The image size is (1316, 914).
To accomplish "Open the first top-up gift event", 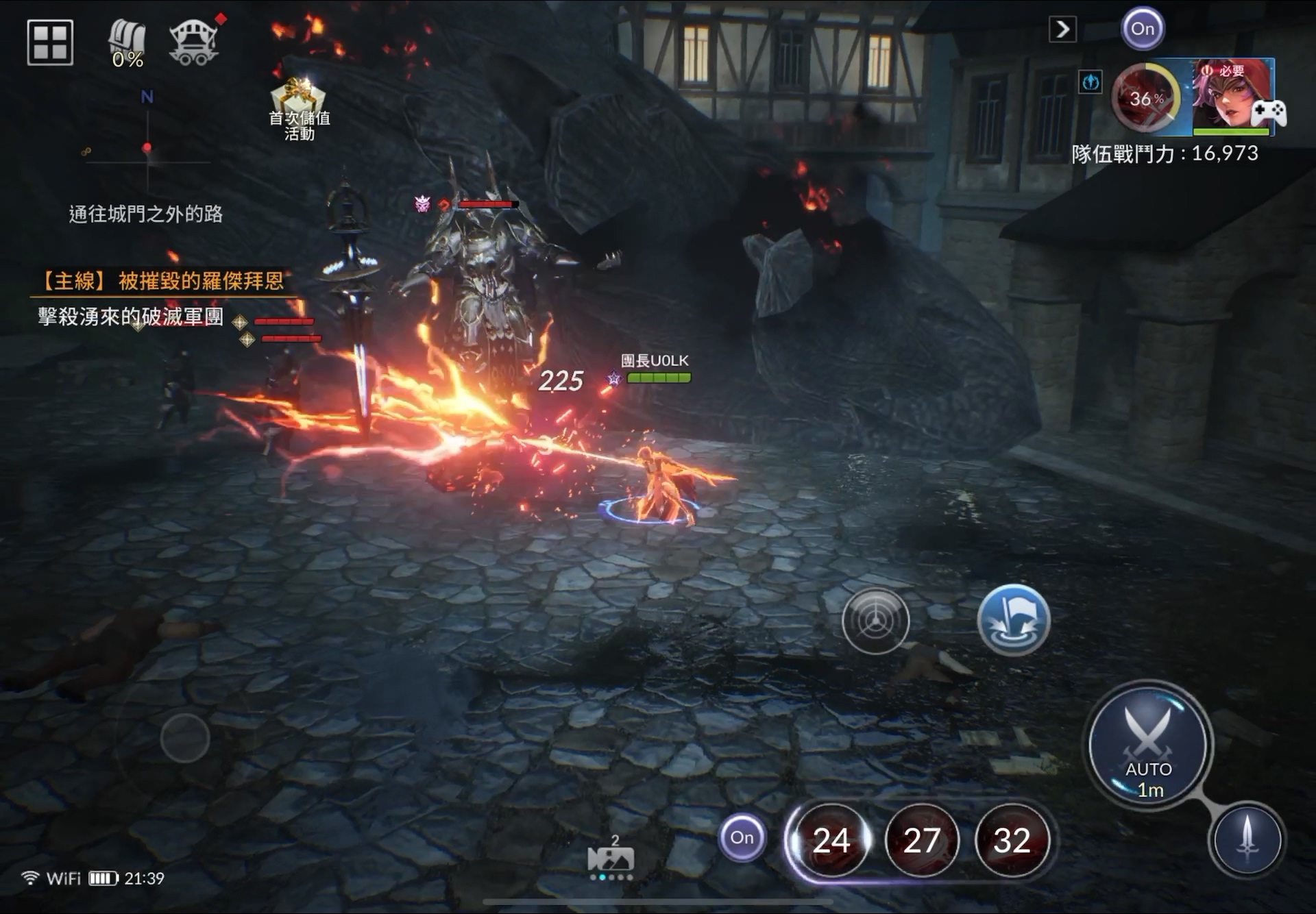I will click(x=299, y=110).
